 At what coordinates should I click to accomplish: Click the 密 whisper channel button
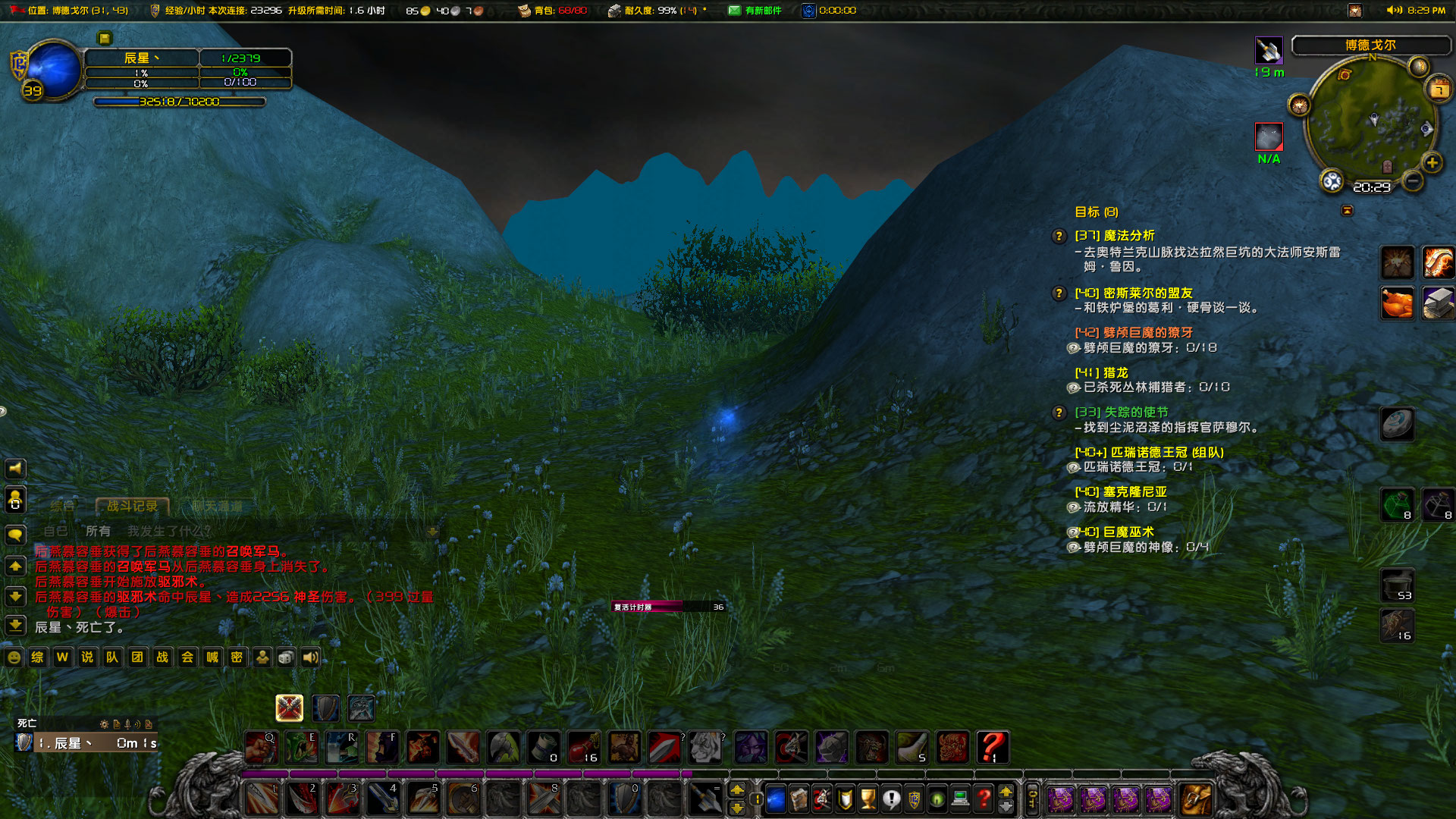237,658
